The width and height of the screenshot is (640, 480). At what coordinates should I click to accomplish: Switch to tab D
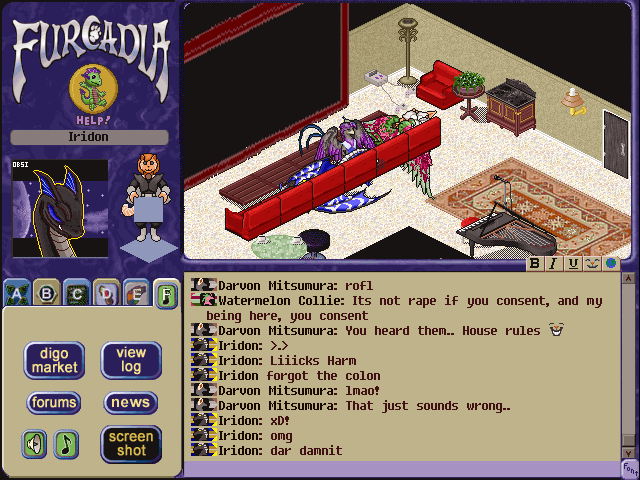pyautogui.click(x=105, y=294)
